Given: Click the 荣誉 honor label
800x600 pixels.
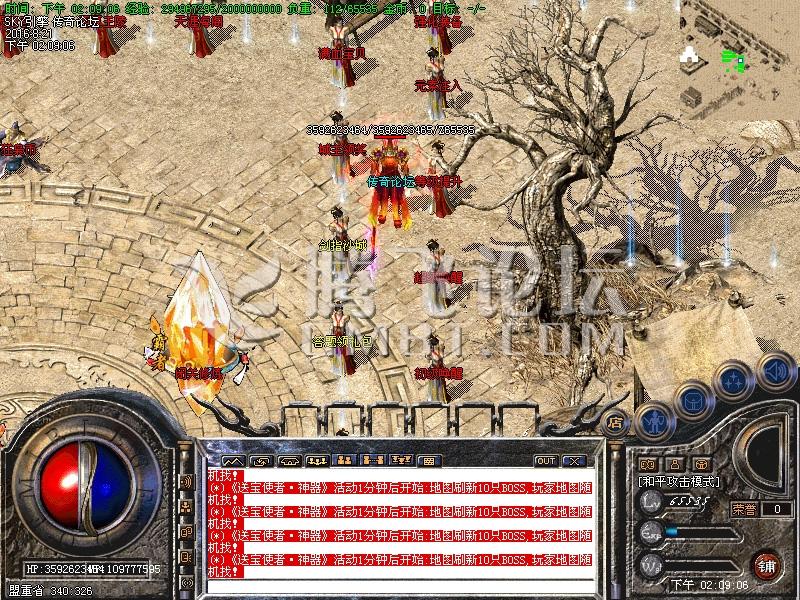Looking at the screenshot, I should (744, 509).
